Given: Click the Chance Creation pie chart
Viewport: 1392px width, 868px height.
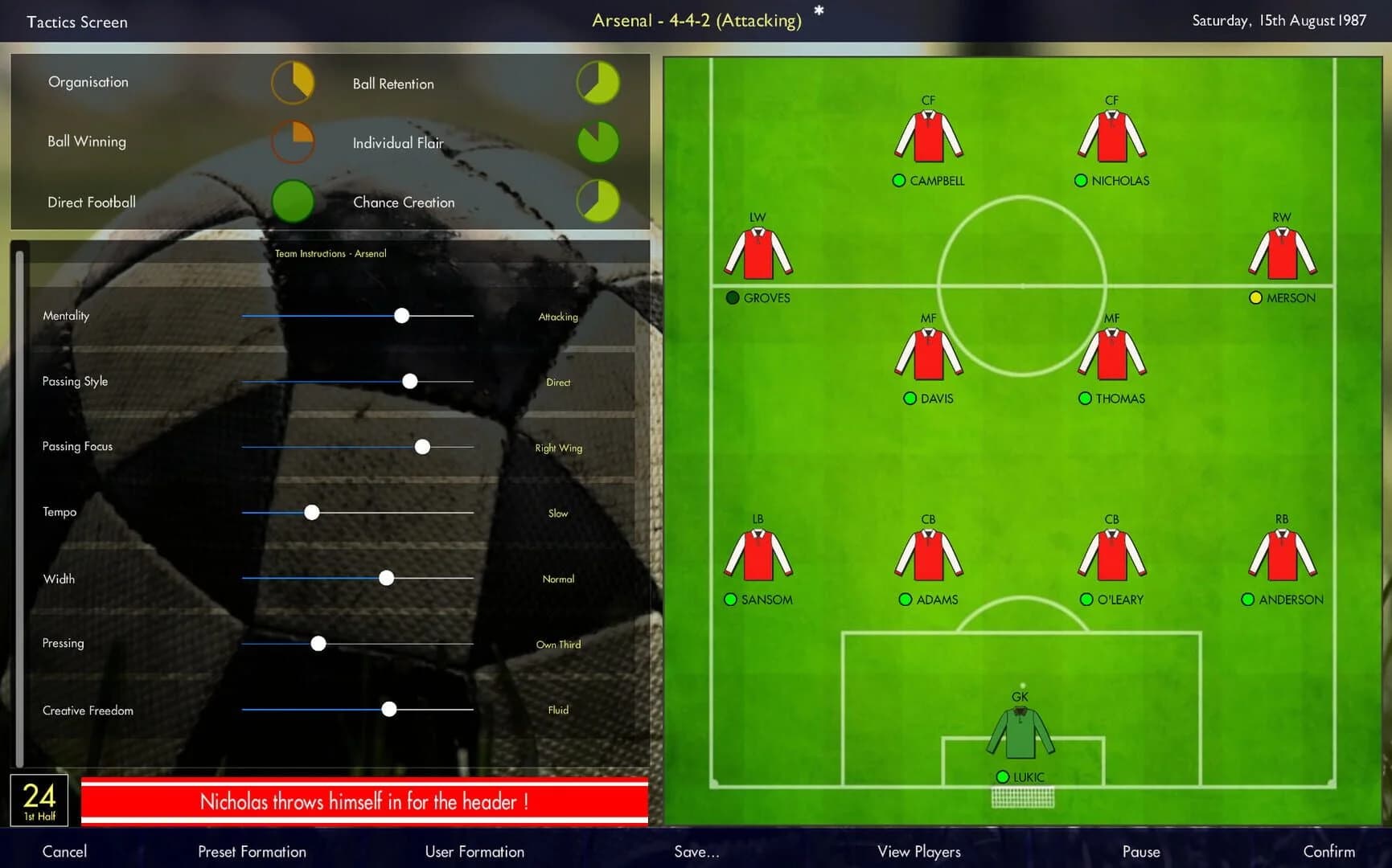Looking at the screenshot, I should tap(597, 200).
